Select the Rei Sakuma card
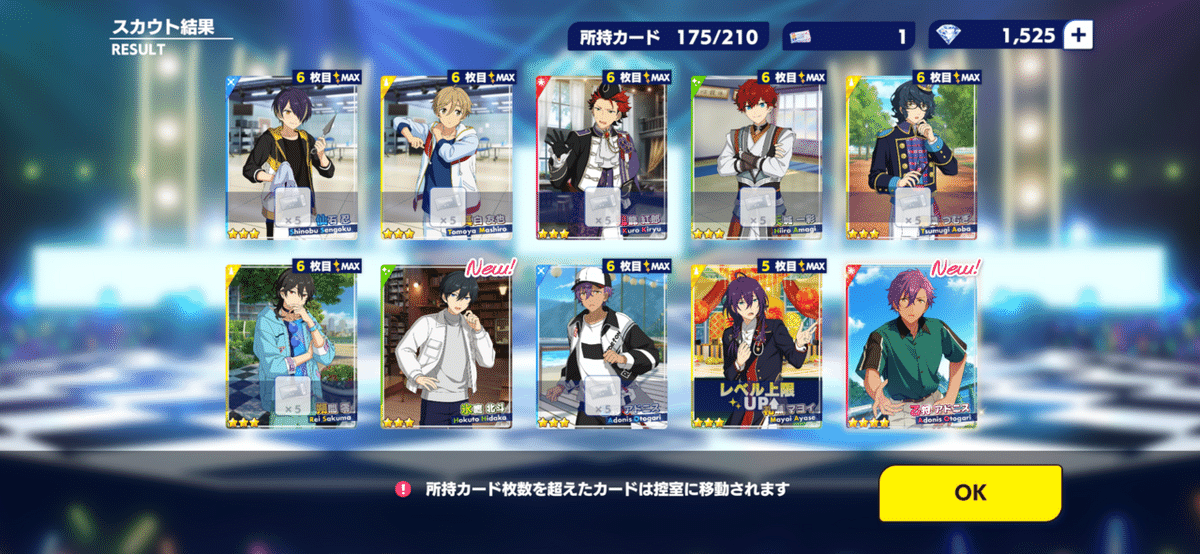Image resolution: width=1200 pixels, height=554 pixels. tap(292, 346)
